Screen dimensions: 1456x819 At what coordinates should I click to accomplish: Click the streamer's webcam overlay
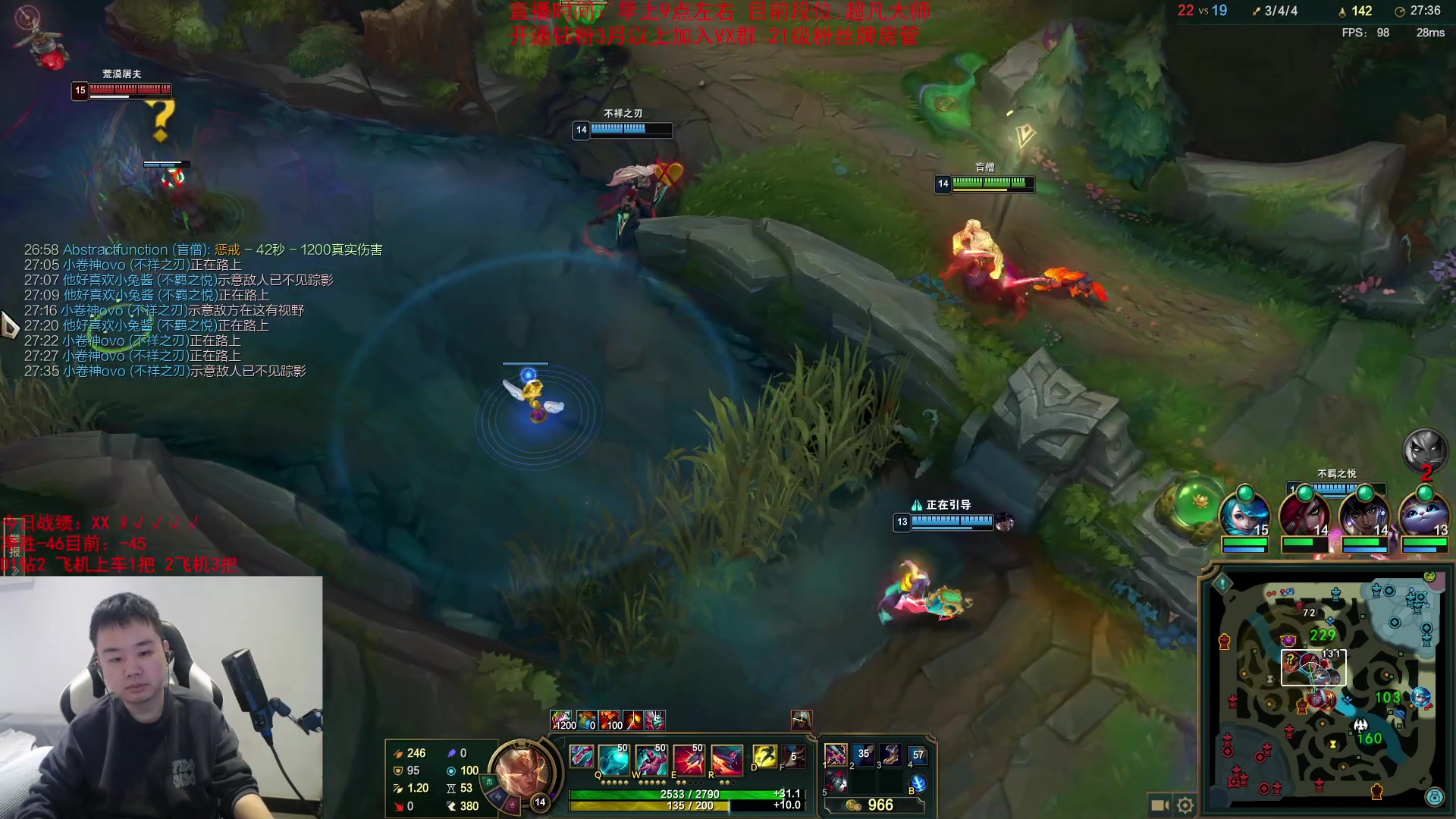[x=161, y=698]
